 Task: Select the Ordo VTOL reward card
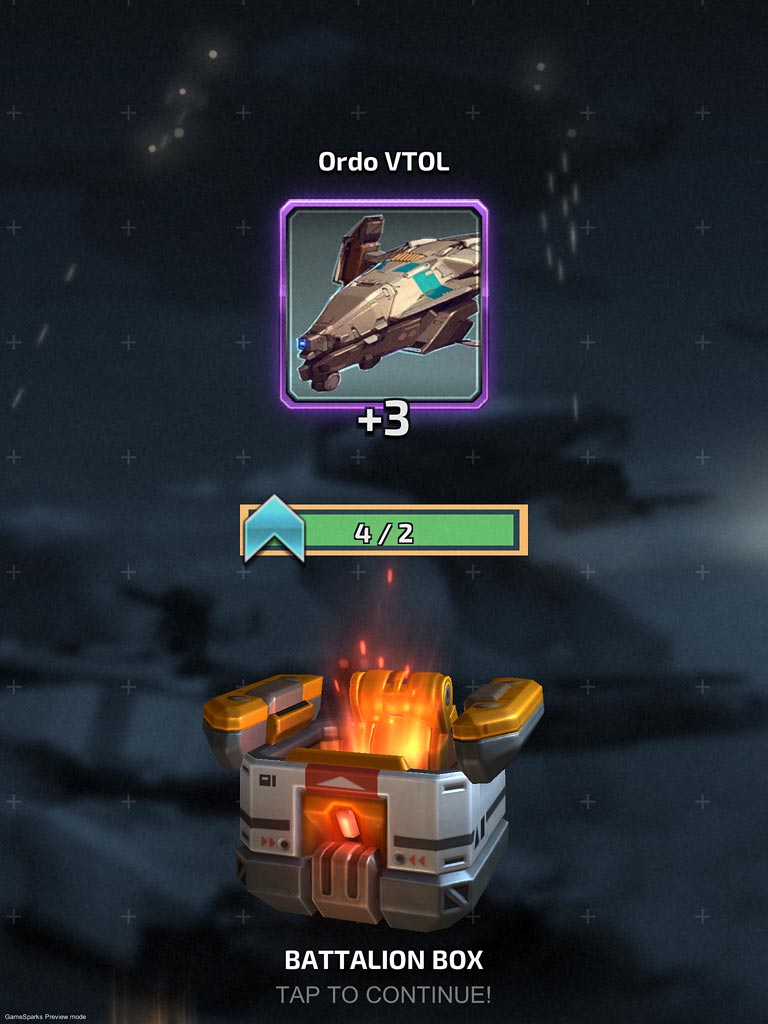[x=384, y=304]
